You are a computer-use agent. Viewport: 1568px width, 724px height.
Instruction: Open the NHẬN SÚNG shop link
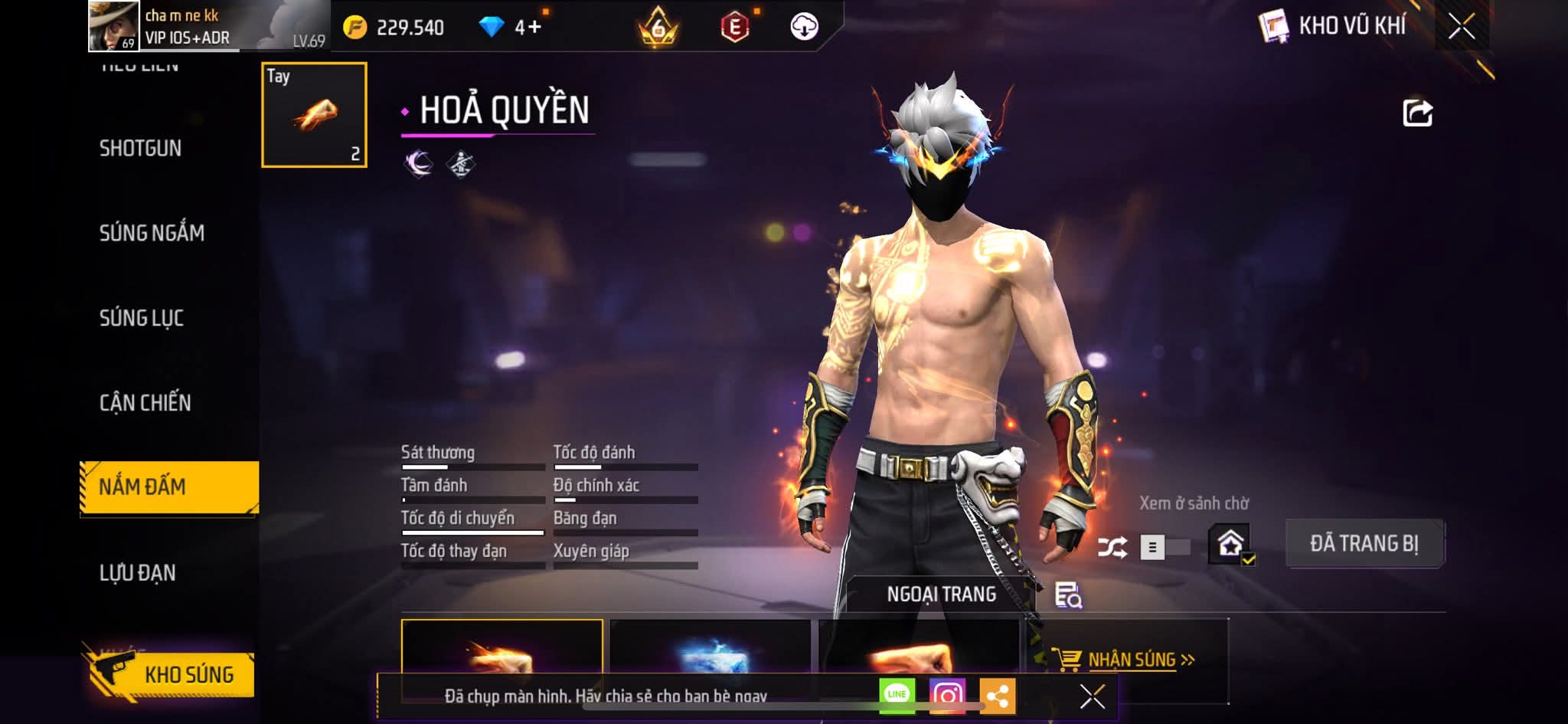(x=1132, y=660)
